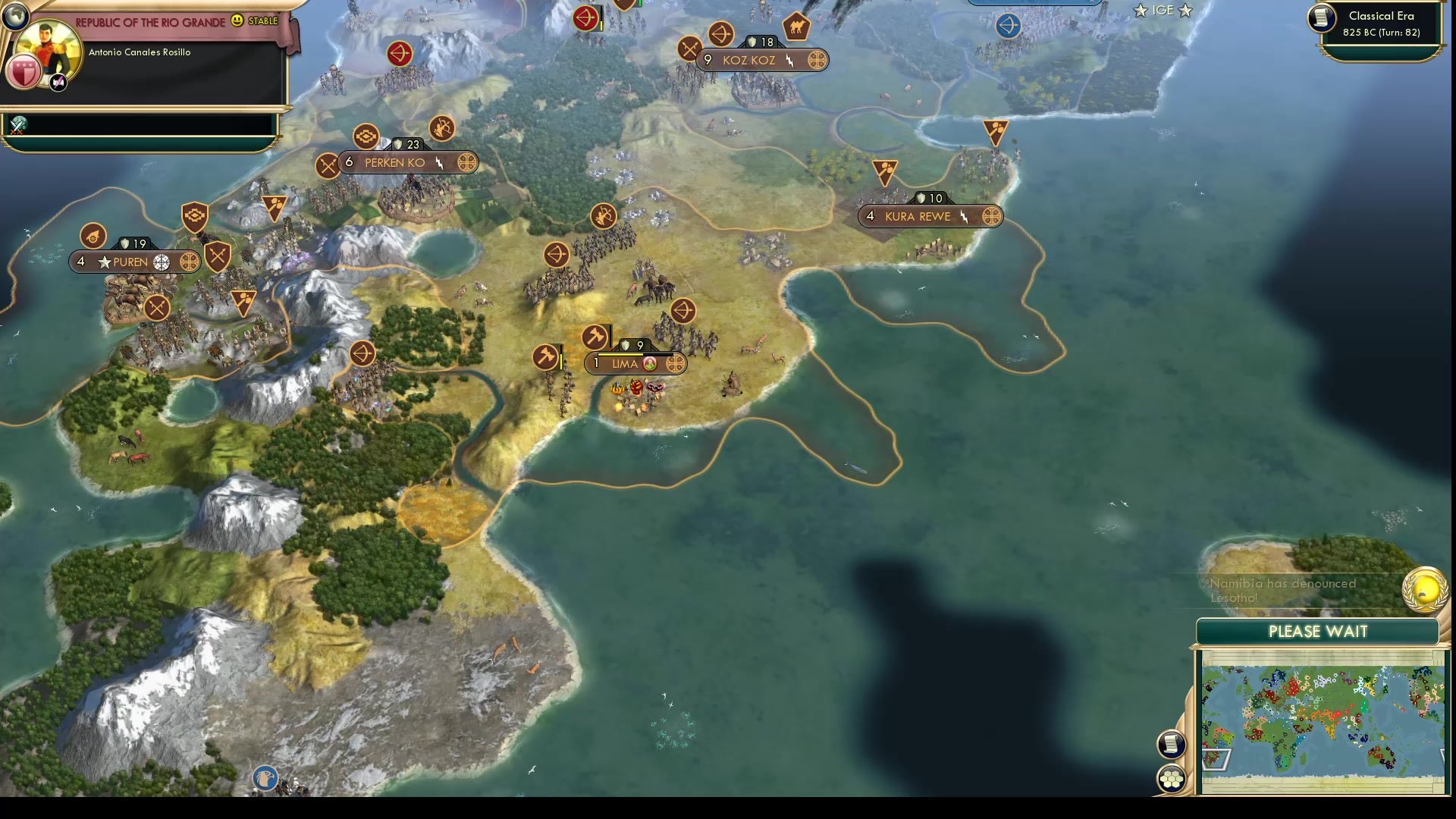Toggle the notification log scroll beside the minimap
Screen dimensions: 1456x819
1170,744
